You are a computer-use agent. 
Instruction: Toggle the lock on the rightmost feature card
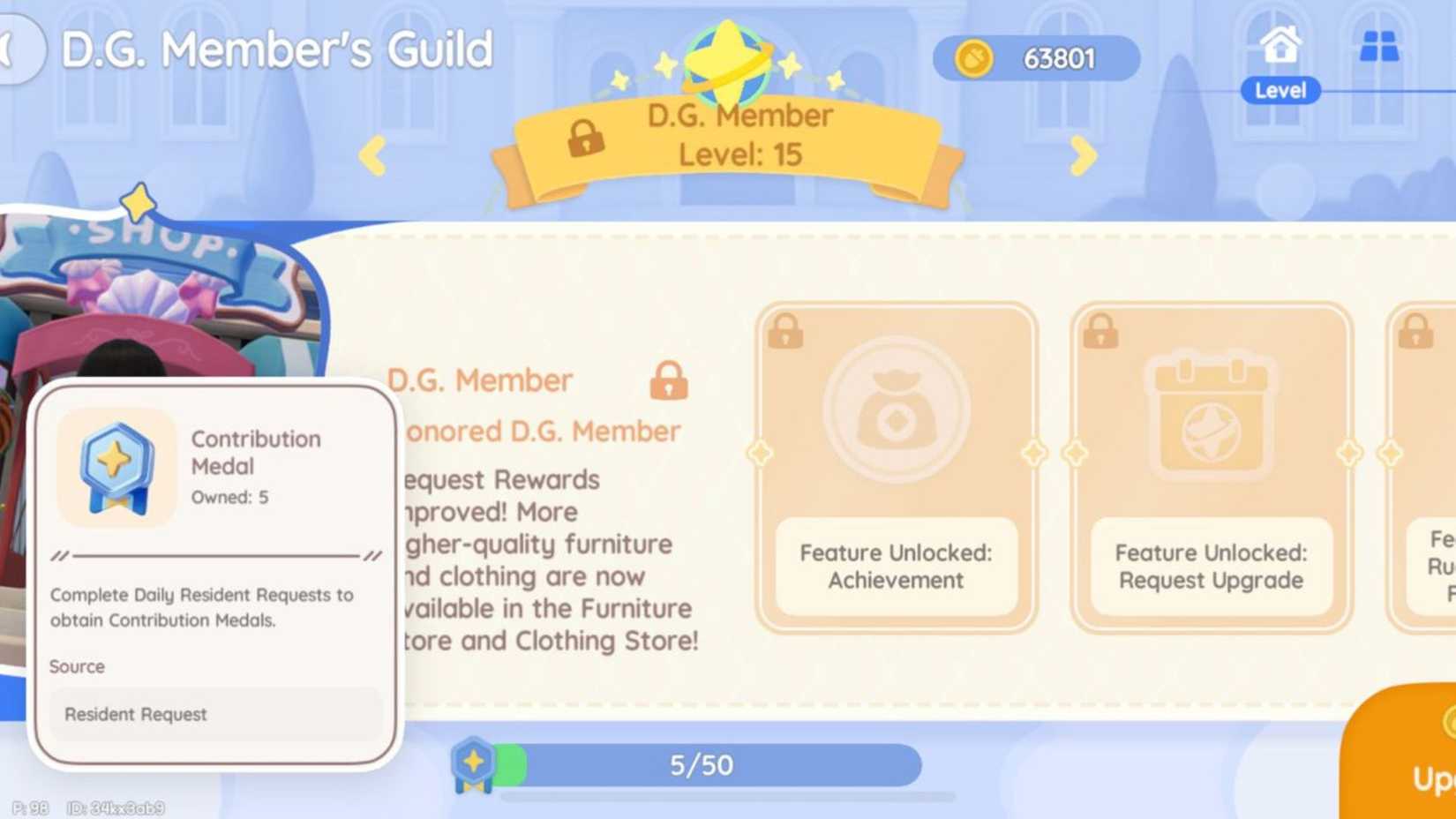coord(1417,330)
